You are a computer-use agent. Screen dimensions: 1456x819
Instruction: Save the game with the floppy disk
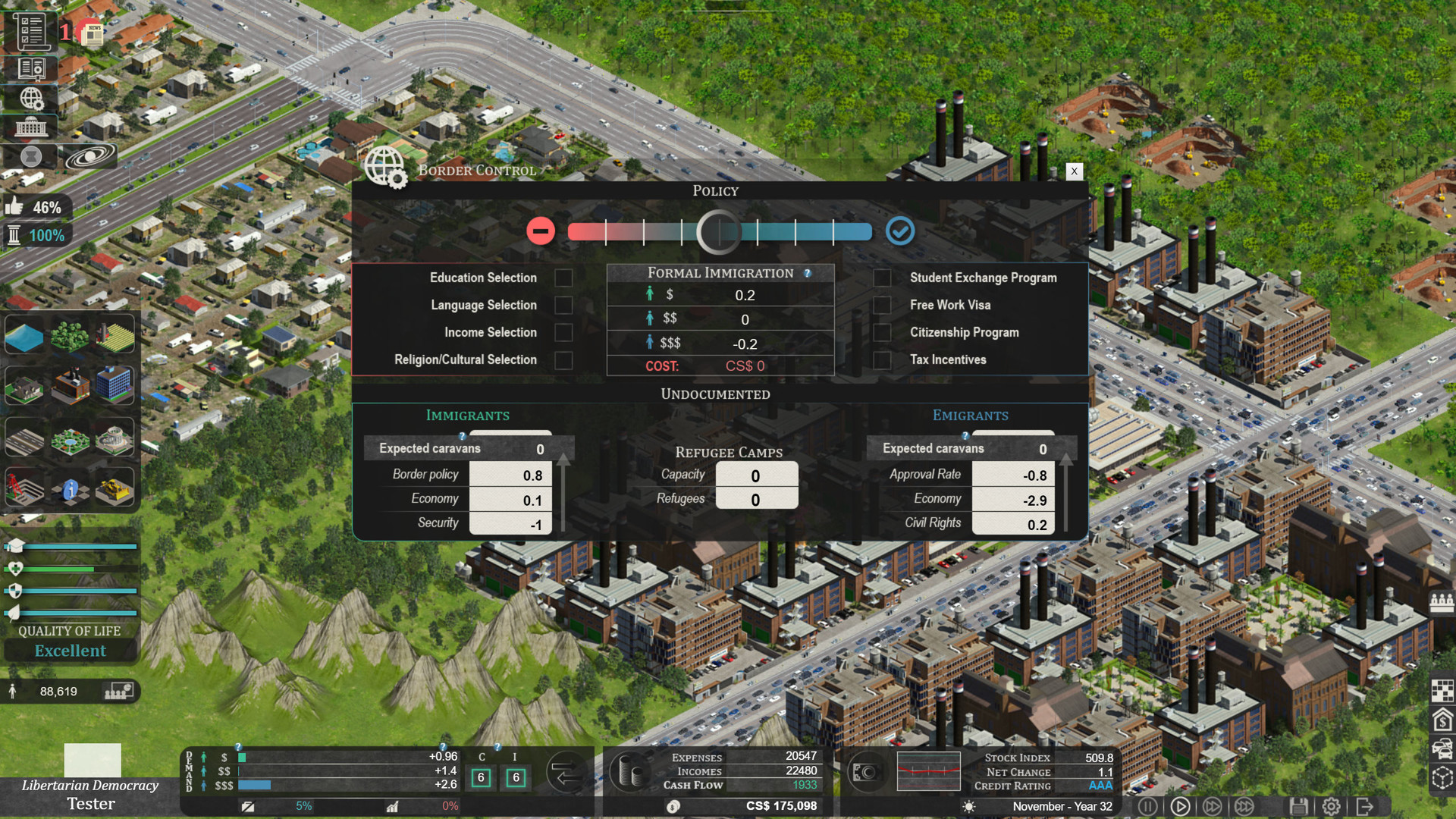coord(1299,807)
